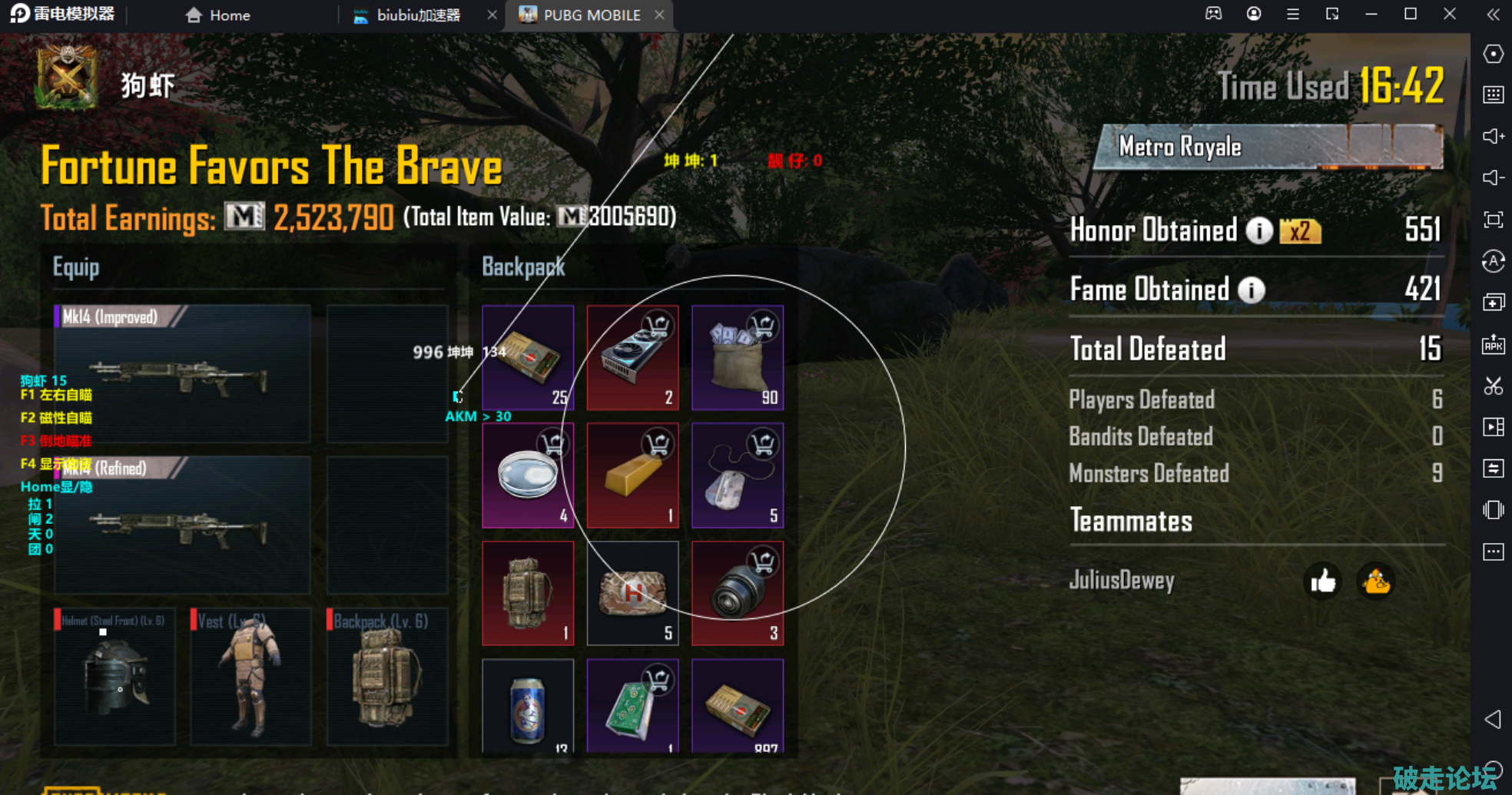Select the equipped Vest armor slot
The image size is (1512, 795).
click(250, 677)
